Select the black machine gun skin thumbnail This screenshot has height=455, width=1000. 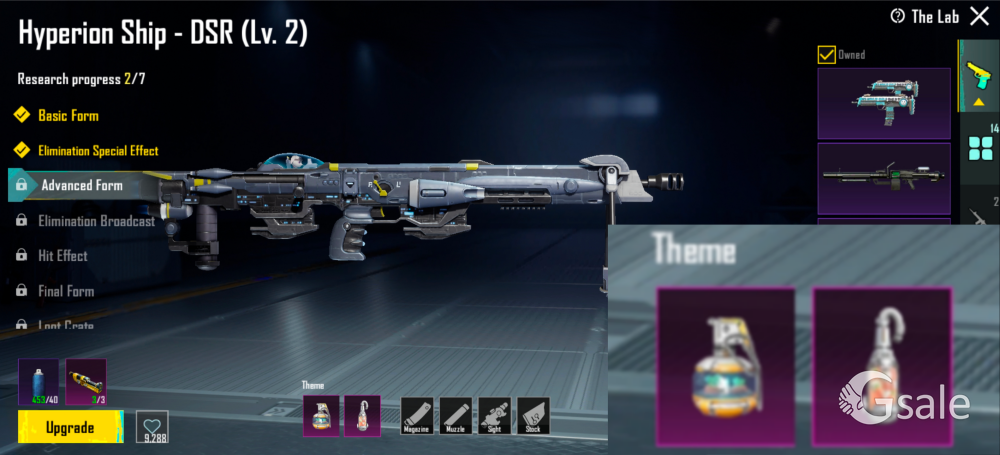pyautogui.click(x=883, y=178)
